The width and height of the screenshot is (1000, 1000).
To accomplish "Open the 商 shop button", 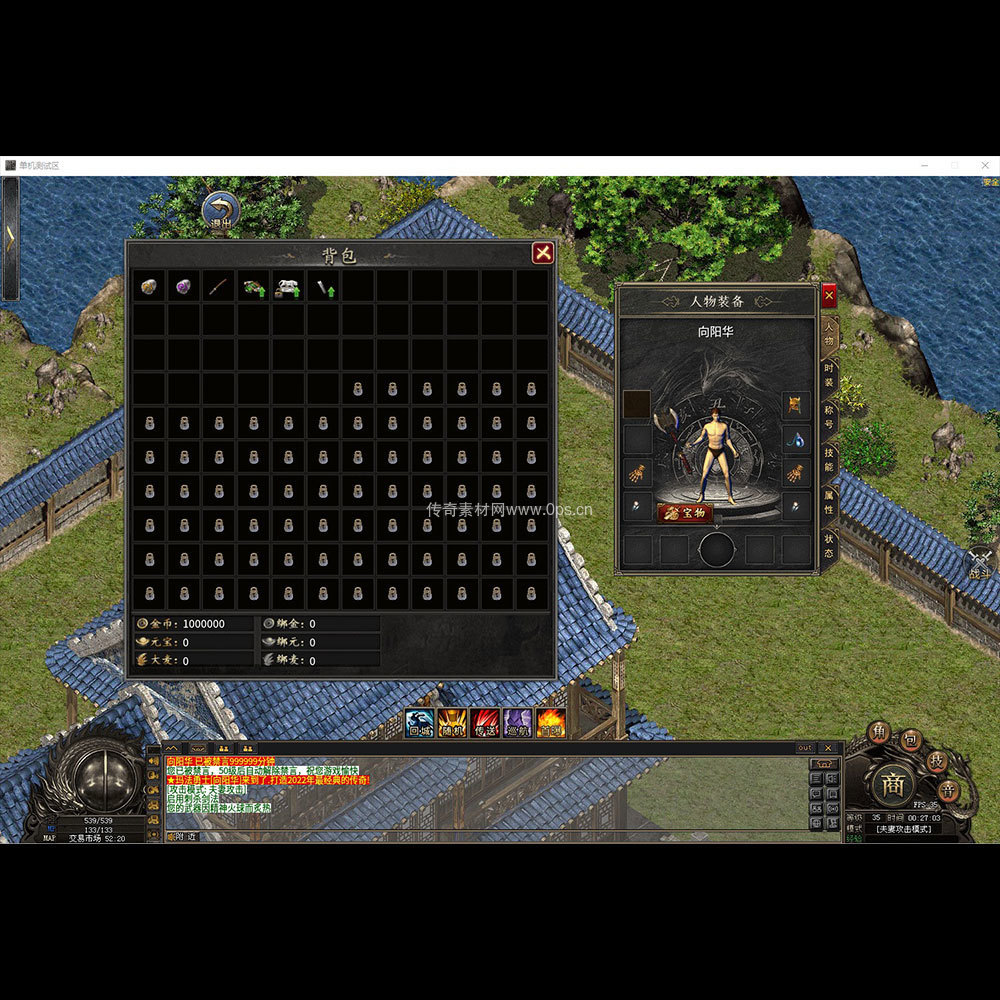I will pyautogui.click(x=892, y=785).
